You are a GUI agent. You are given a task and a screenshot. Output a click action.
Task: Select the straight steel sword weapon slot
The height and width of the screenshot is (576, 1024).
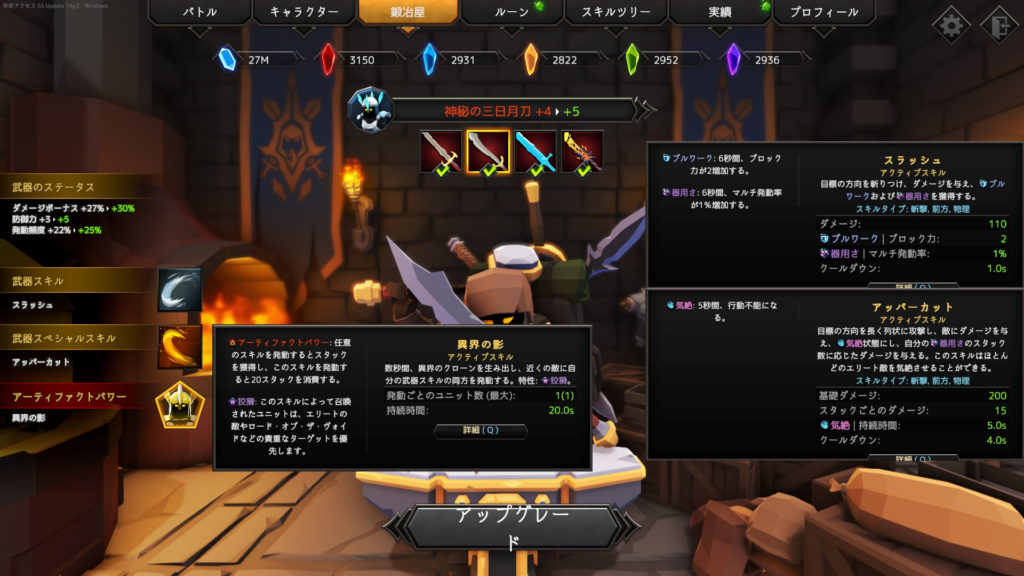tap(441, 152)
